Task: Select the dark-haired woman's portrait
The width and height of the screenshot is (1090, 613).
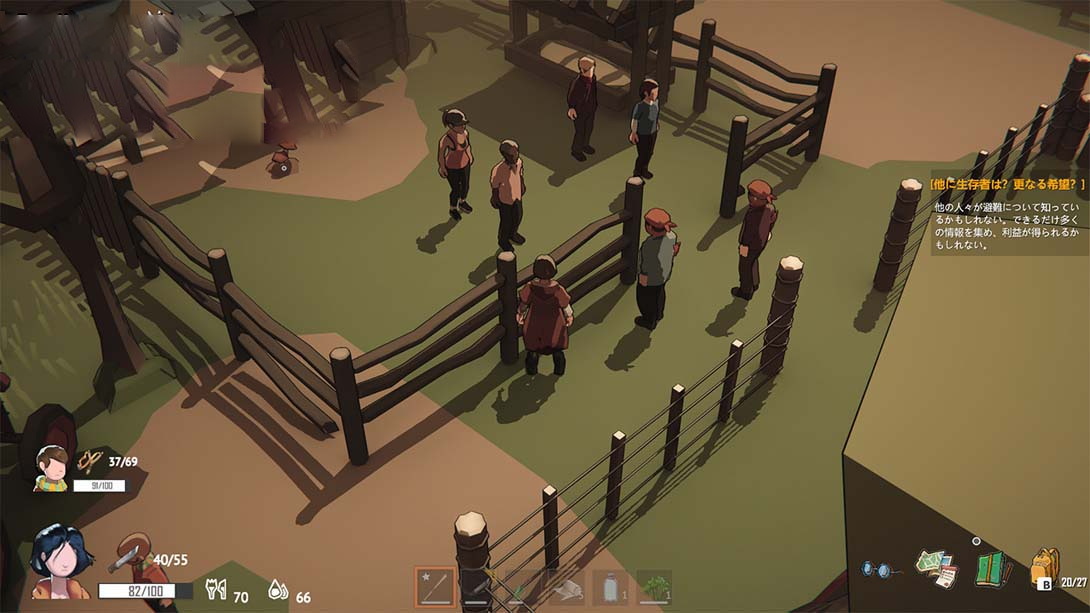Action: click(61, 561)
